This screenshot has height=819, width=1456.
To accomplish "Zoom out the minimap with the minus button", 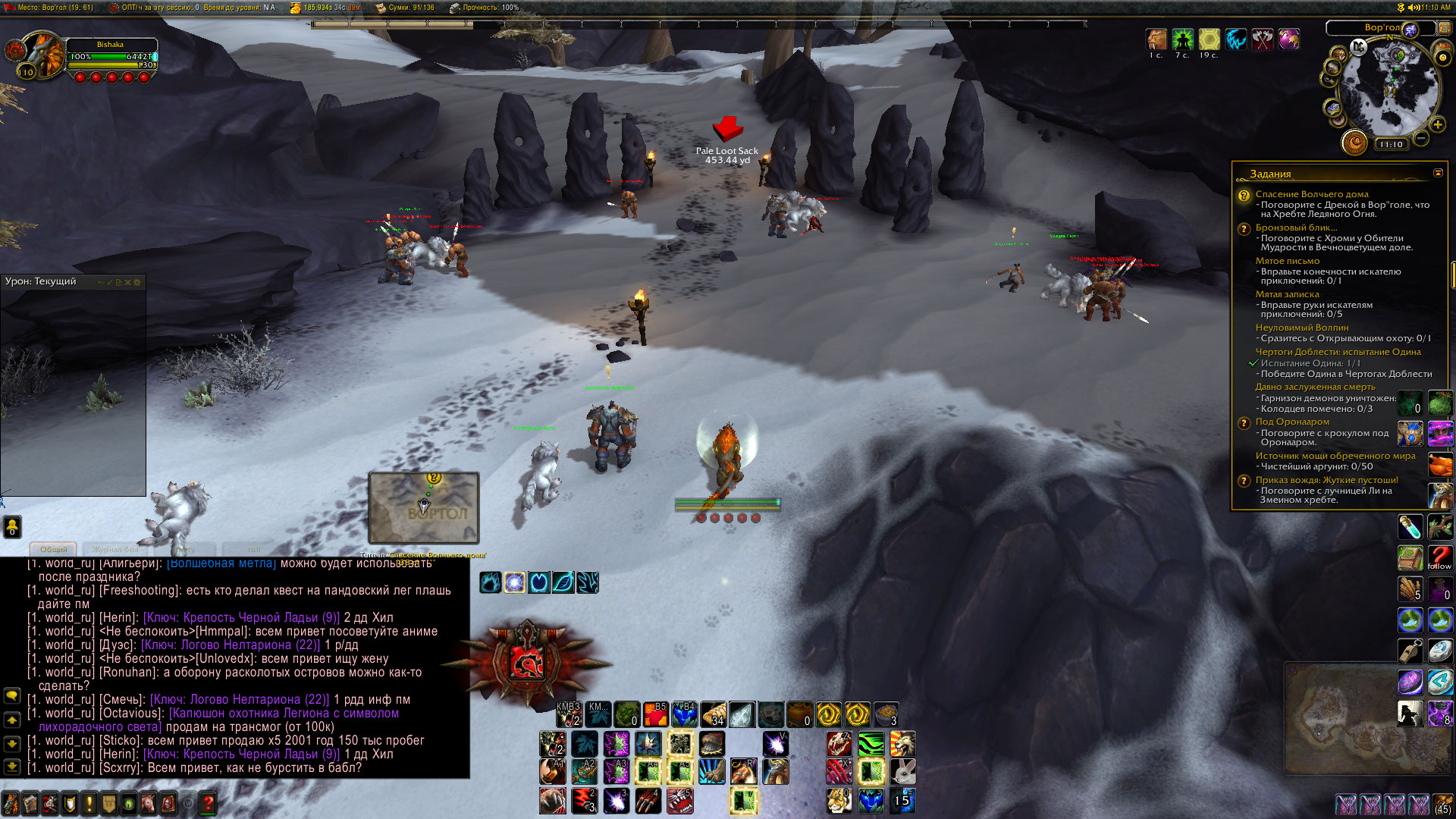I will pyautogui.click(x=1422, y=139).
